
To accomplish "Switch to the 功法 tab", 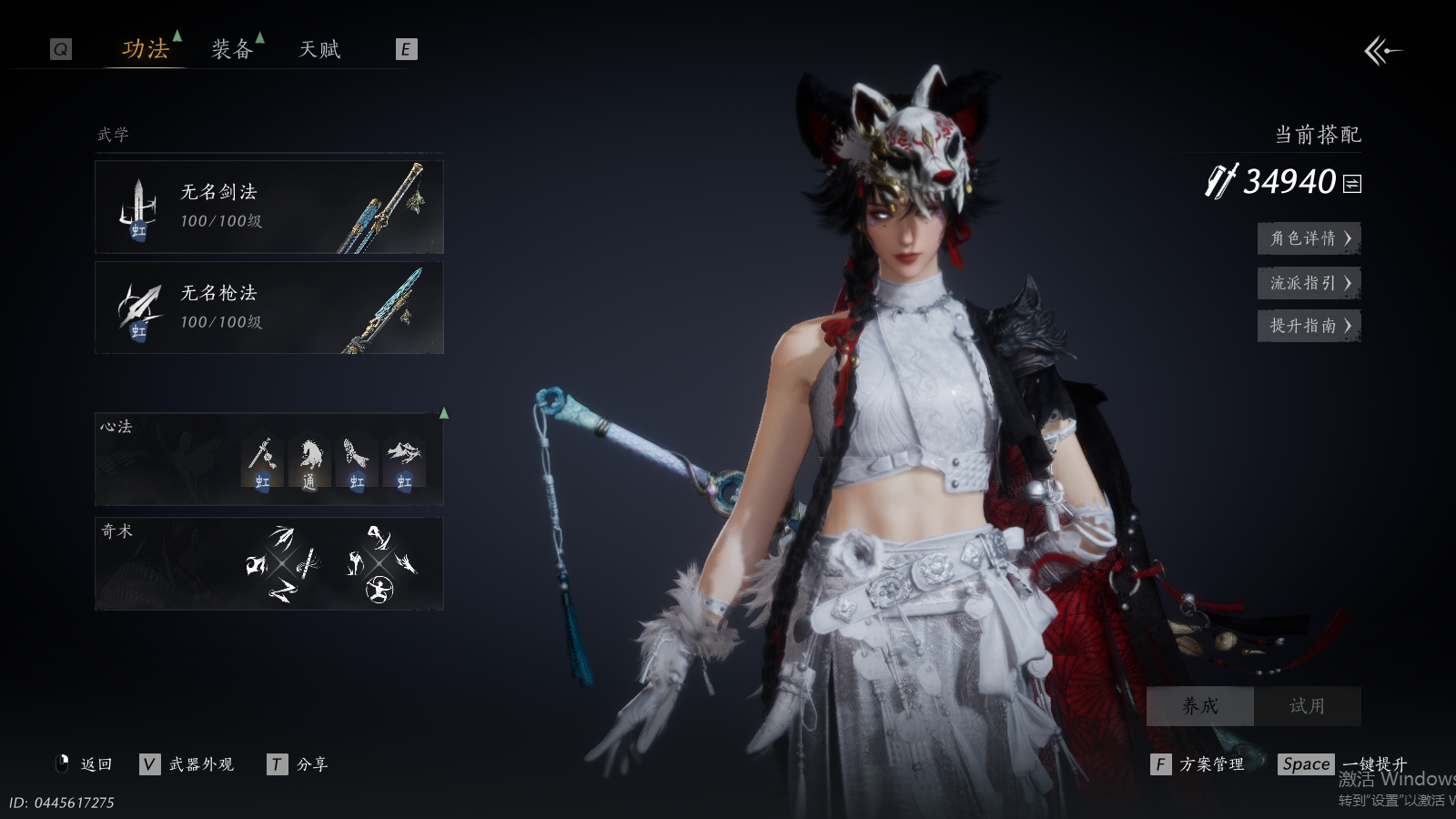I will (x=146, y=49).
